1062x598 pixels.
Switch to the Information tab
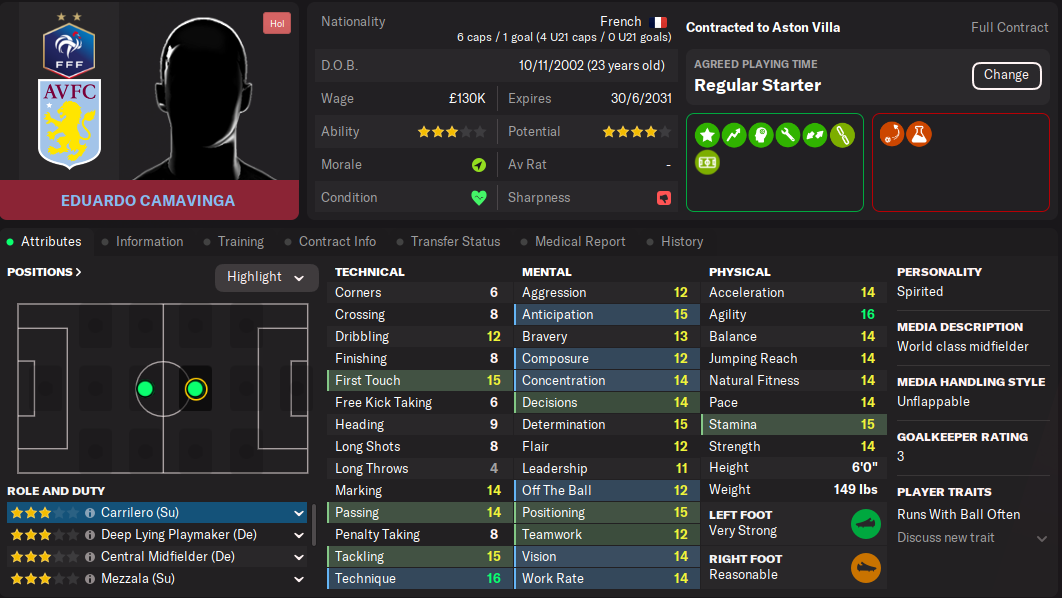point(149,241)
